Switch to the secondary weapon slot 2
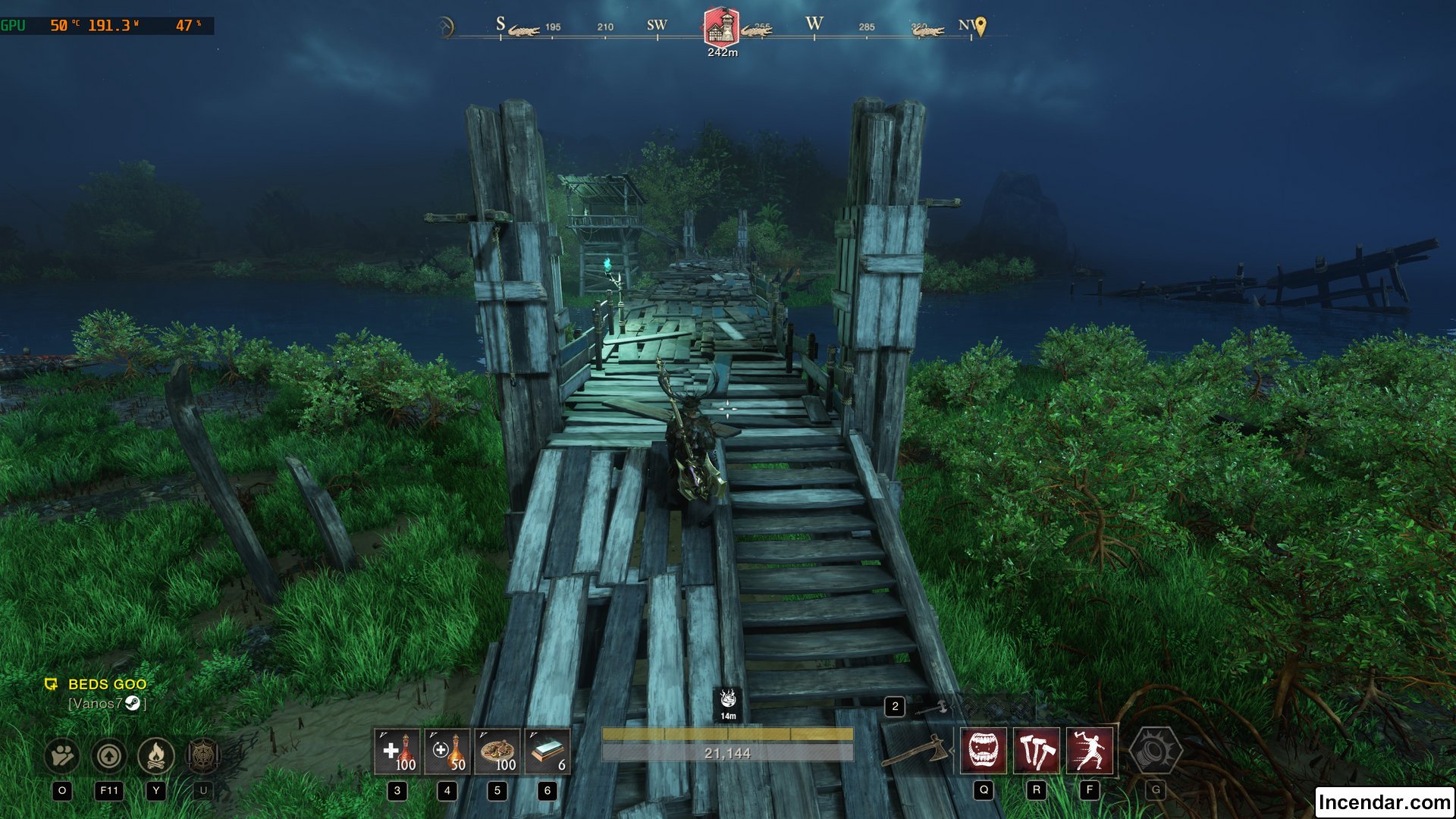 pos(896,707)
